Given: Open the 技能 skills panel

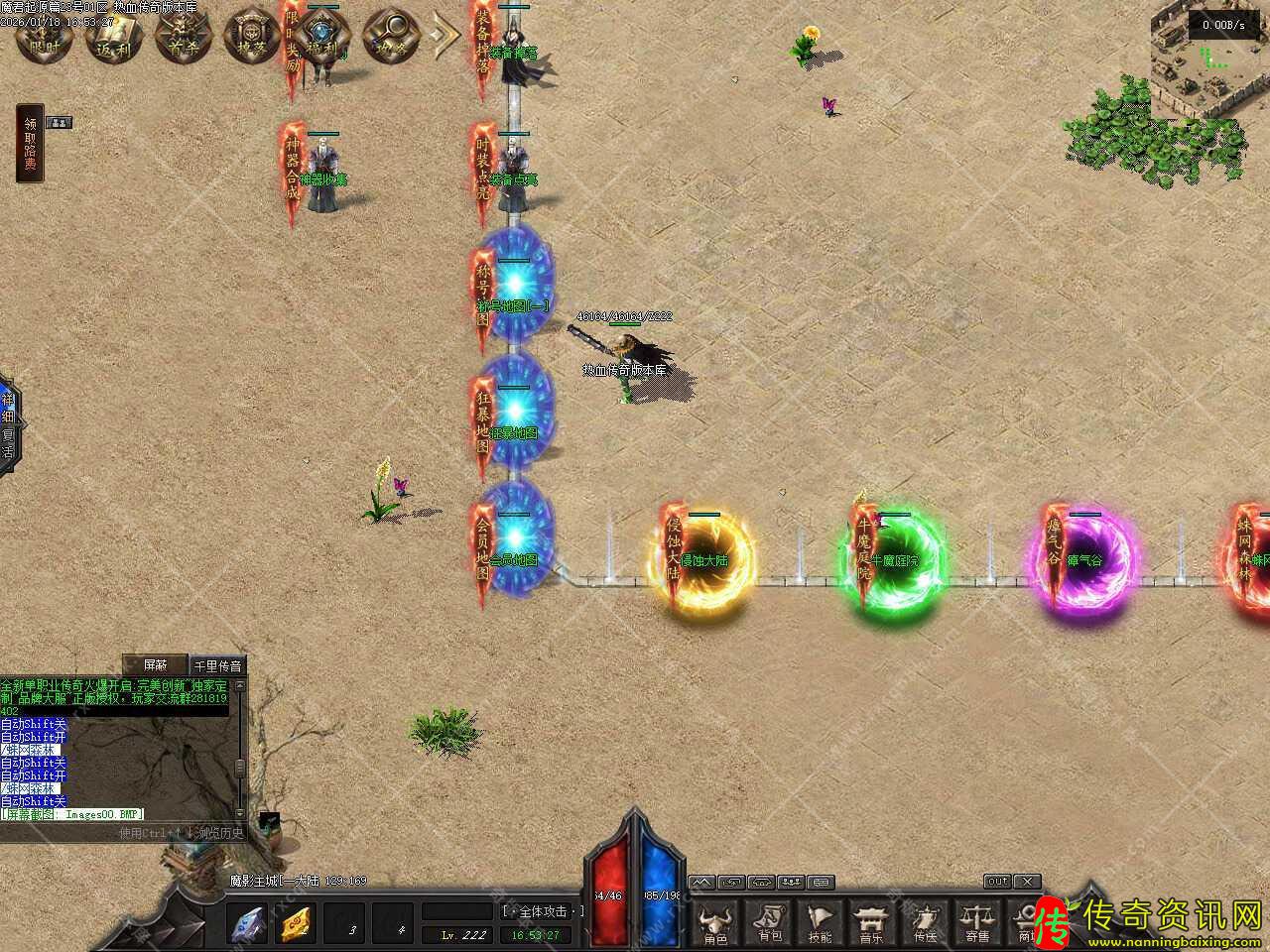Looking at the screenshot, I should pyautogui.click(x=821, y=923).
